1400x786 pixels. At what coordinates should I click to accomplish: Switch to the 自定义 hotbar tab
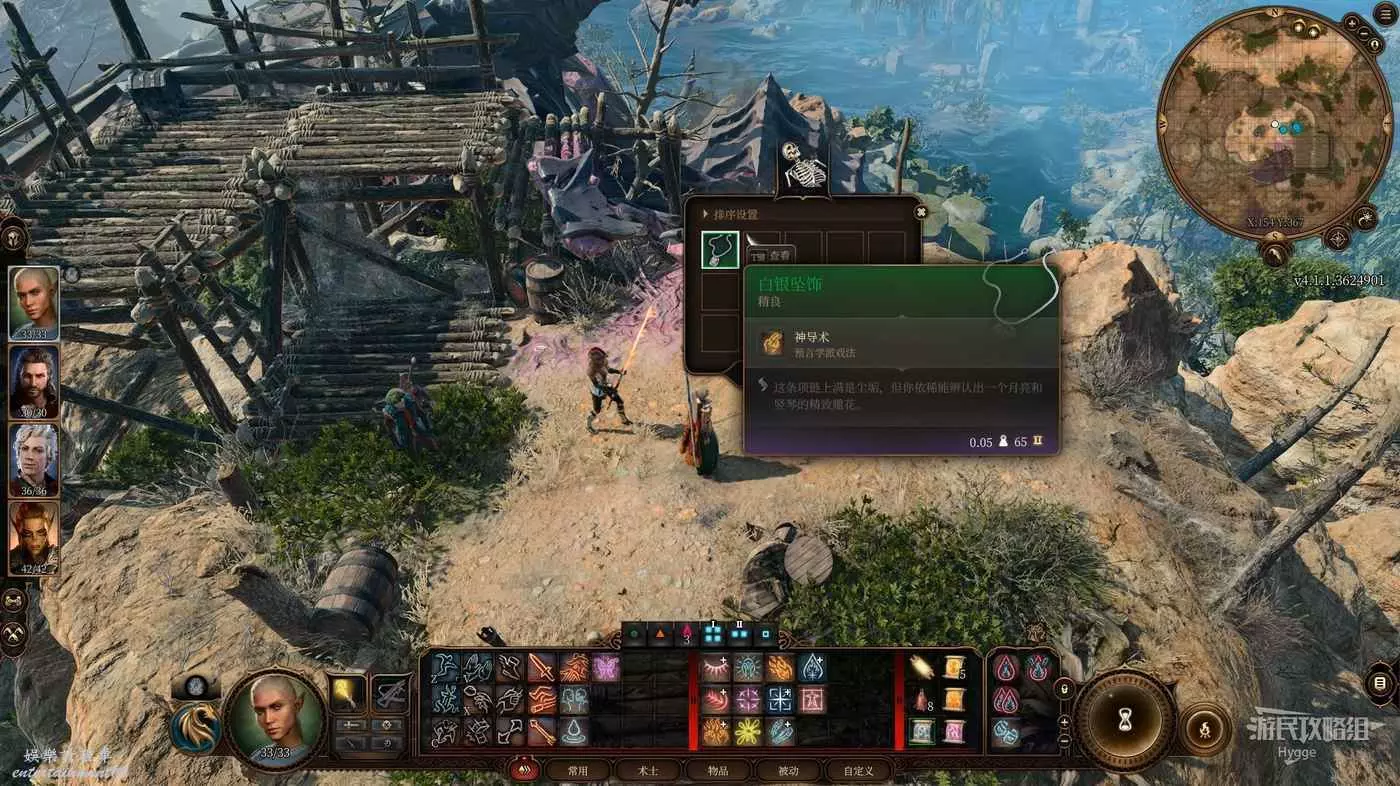click(x=858, y=771)
